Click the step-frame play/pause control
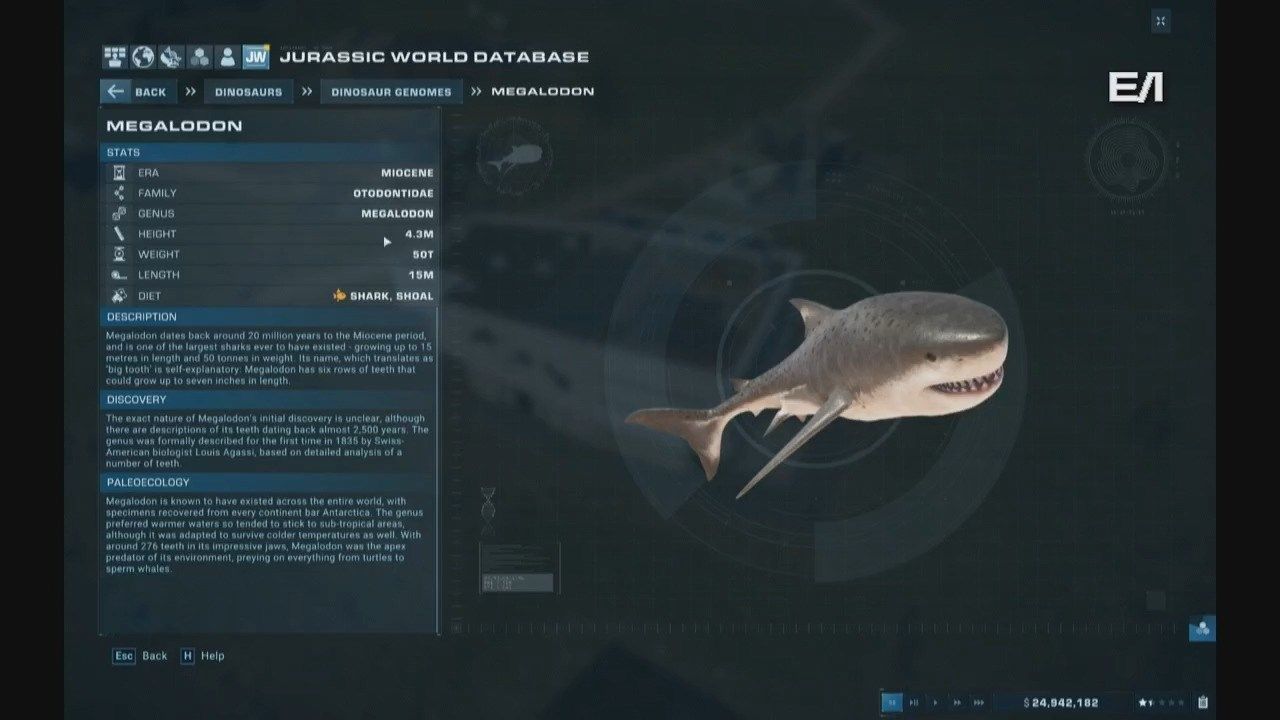This screenshot has width=1280, height=720. pos(914,702)
